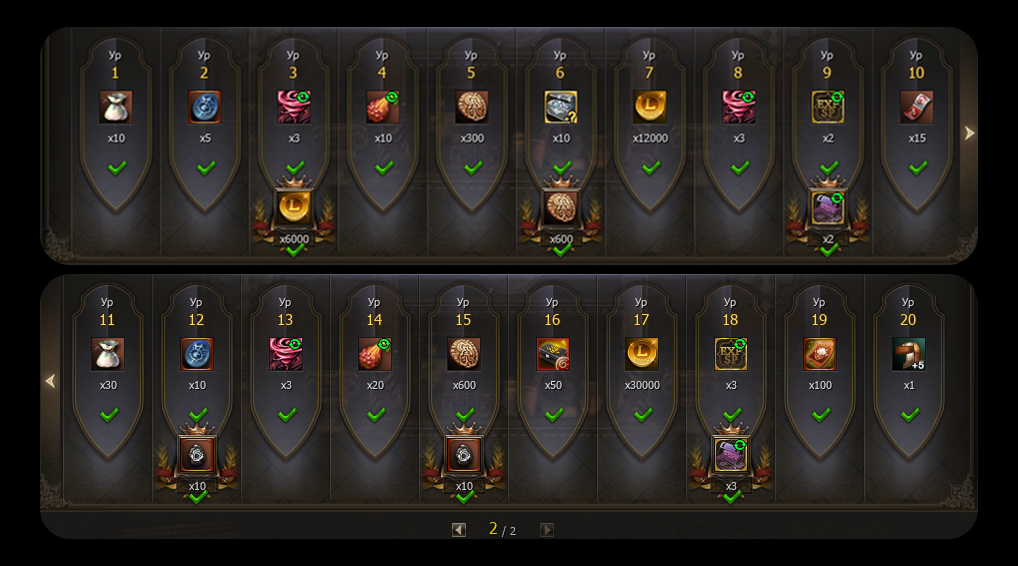
Task: Choose the level 16 x50 chest reward
Action: (x=552, y=354)
